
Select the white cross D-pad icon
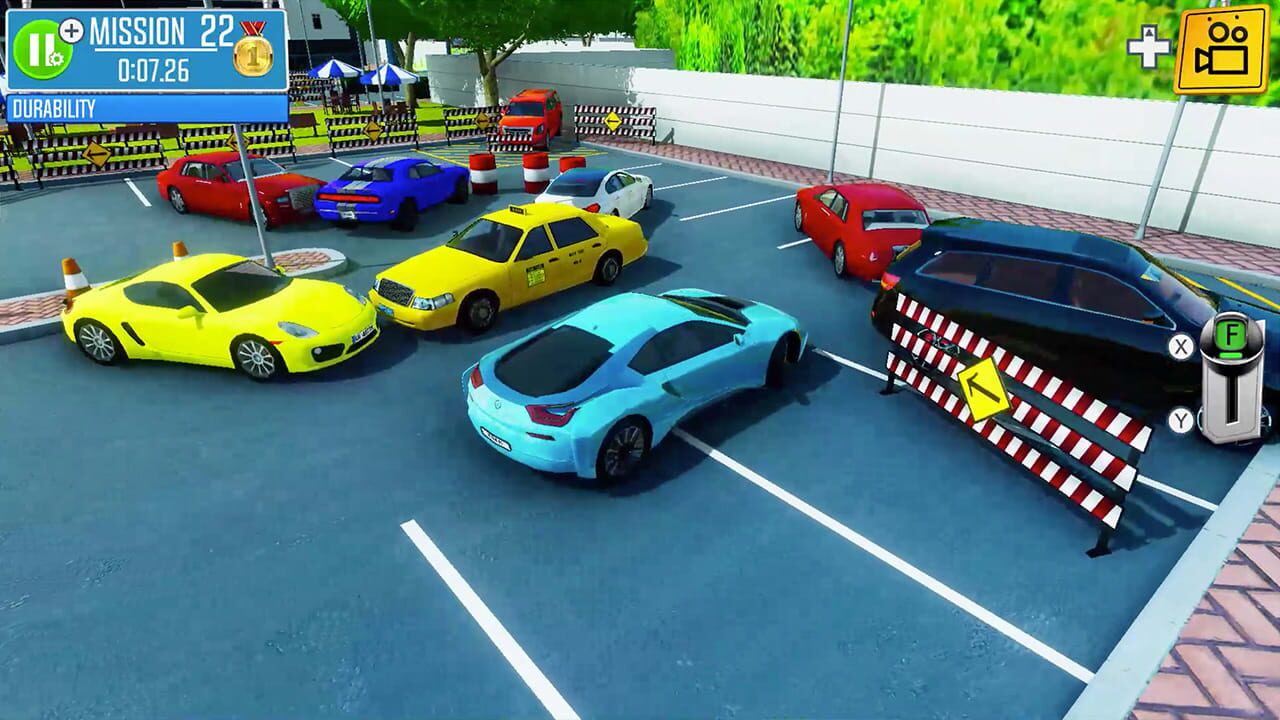(1148, 44)
